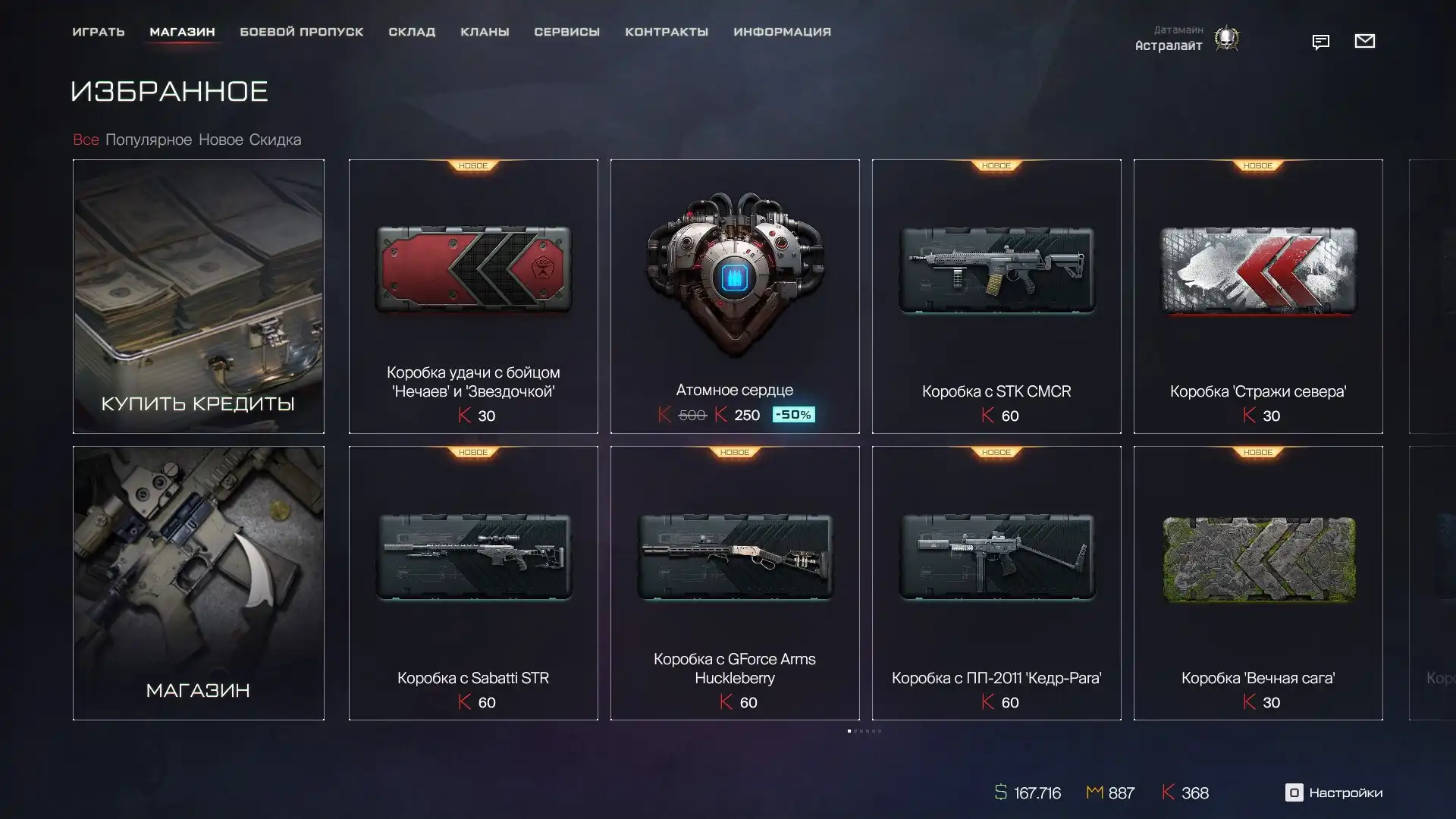Open the КУПИТЬ КРЕДИТЫ tile
This screenshot has height=819, width=1456.
click(x=199, y=296)
